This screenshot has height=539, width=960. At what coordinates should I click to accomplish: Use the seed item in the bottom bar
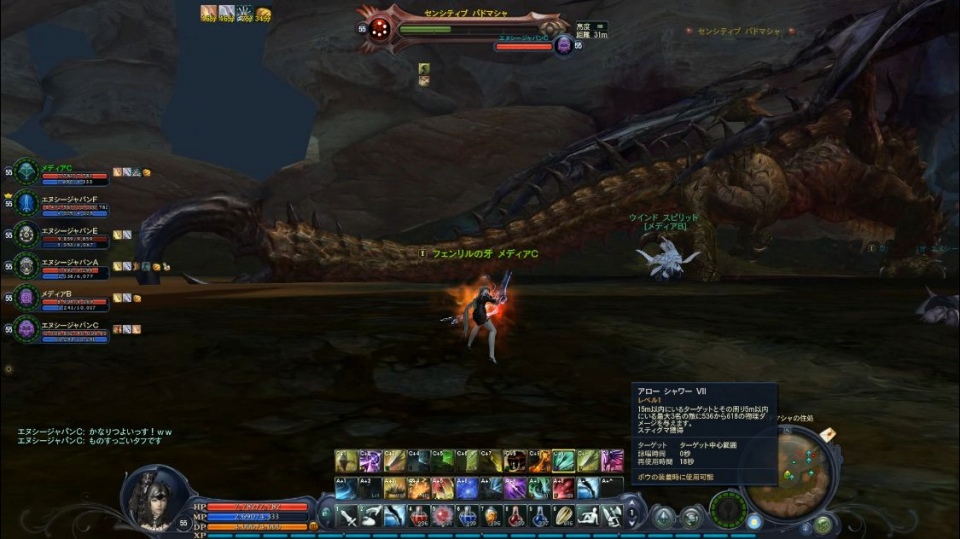tap(564, 516)
